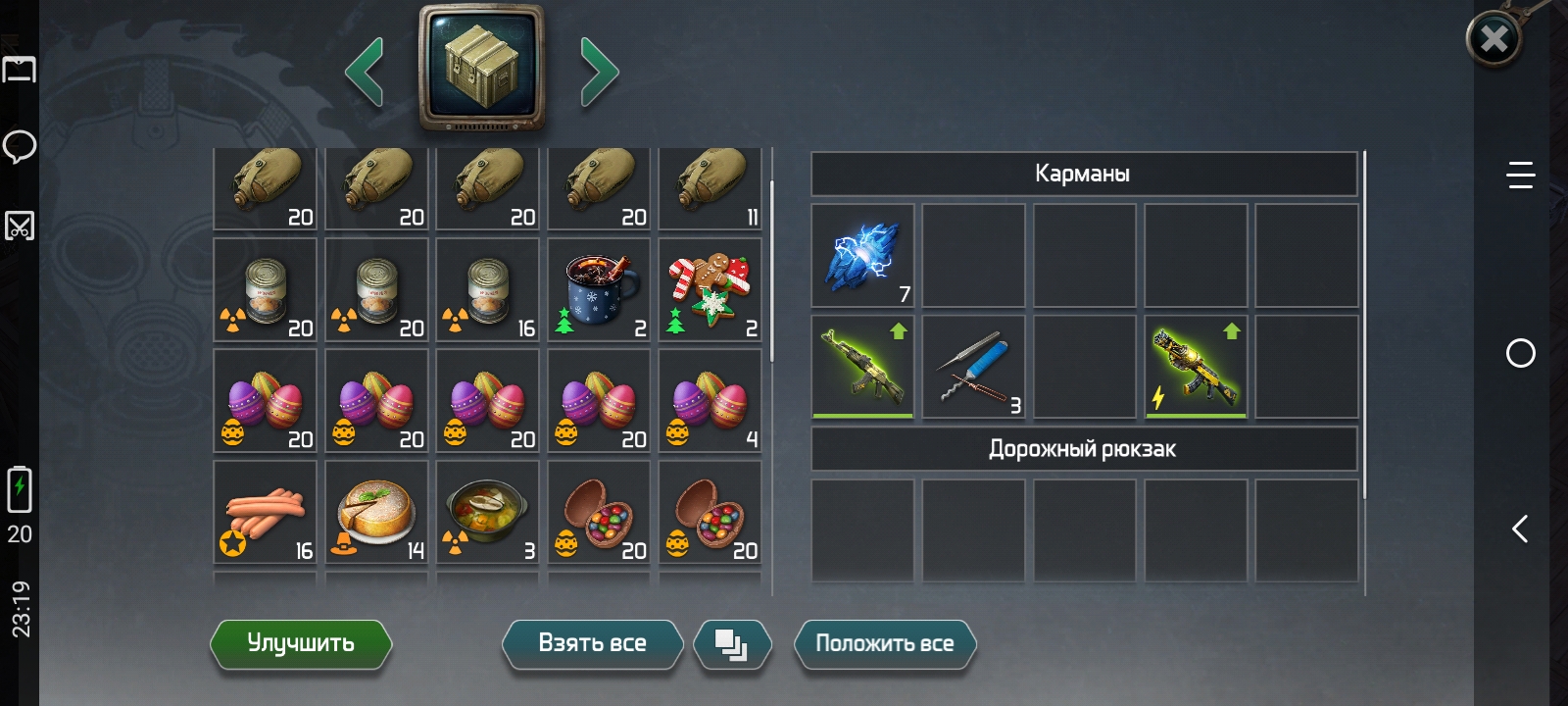Select the gingerbread cookies slot
This screenshot has width=1568, height=706.
click(710, 291)
